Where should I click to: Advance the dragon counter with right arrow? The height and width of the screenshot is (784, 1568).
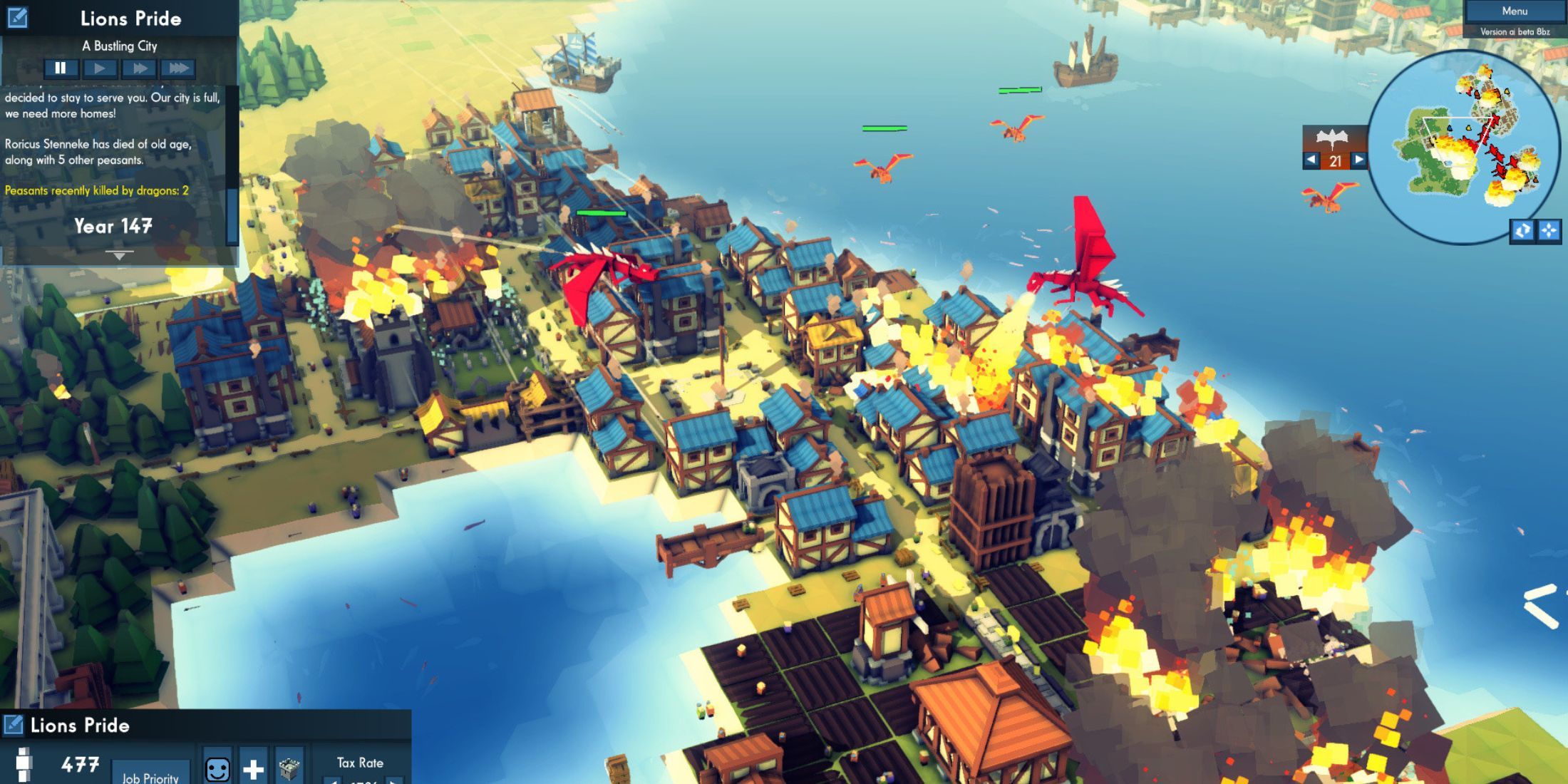pos(1358,160)
